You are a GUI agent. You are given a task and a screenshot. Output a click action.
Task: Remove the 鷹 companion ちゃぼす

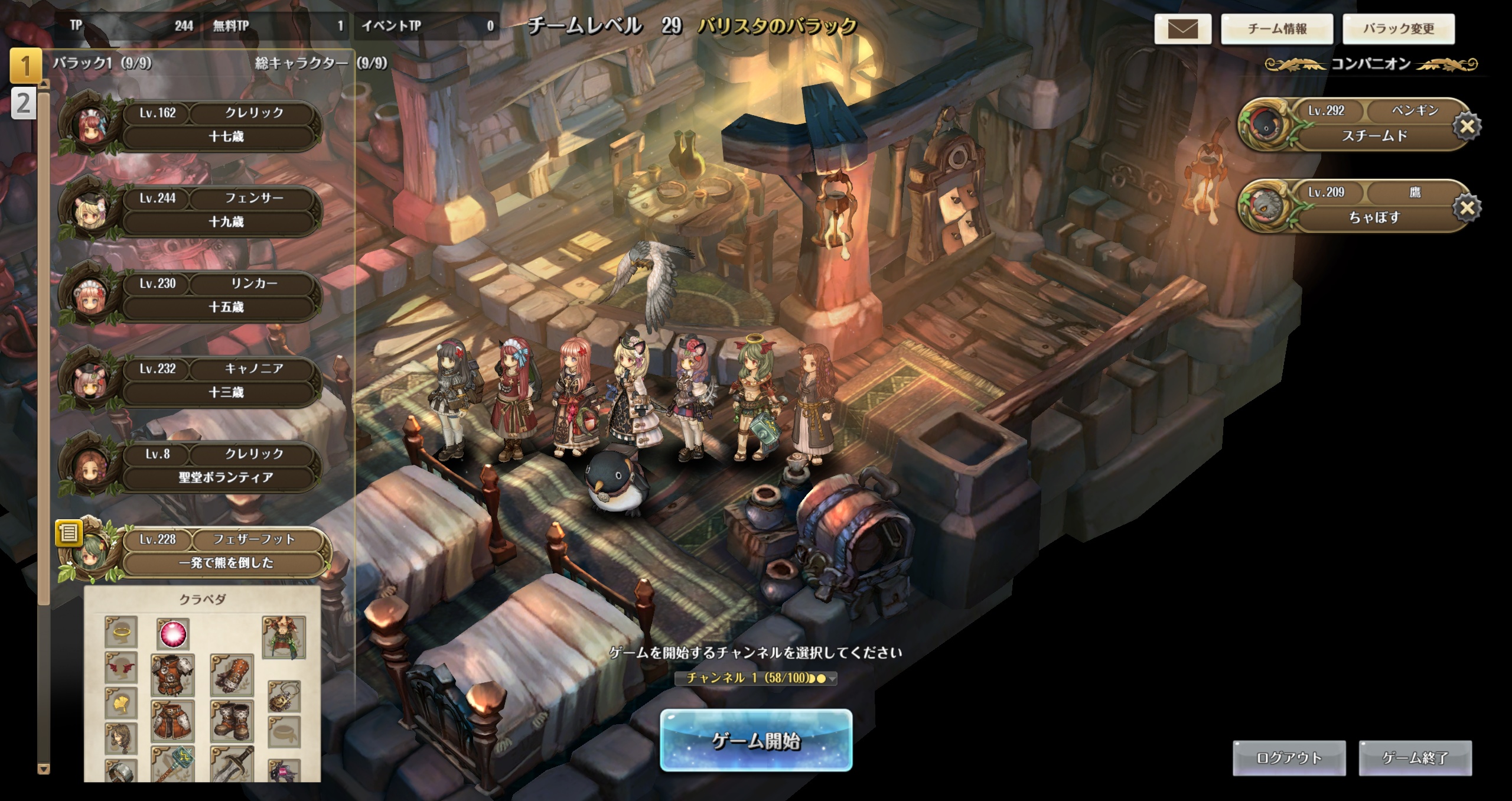coord(1467,207)
